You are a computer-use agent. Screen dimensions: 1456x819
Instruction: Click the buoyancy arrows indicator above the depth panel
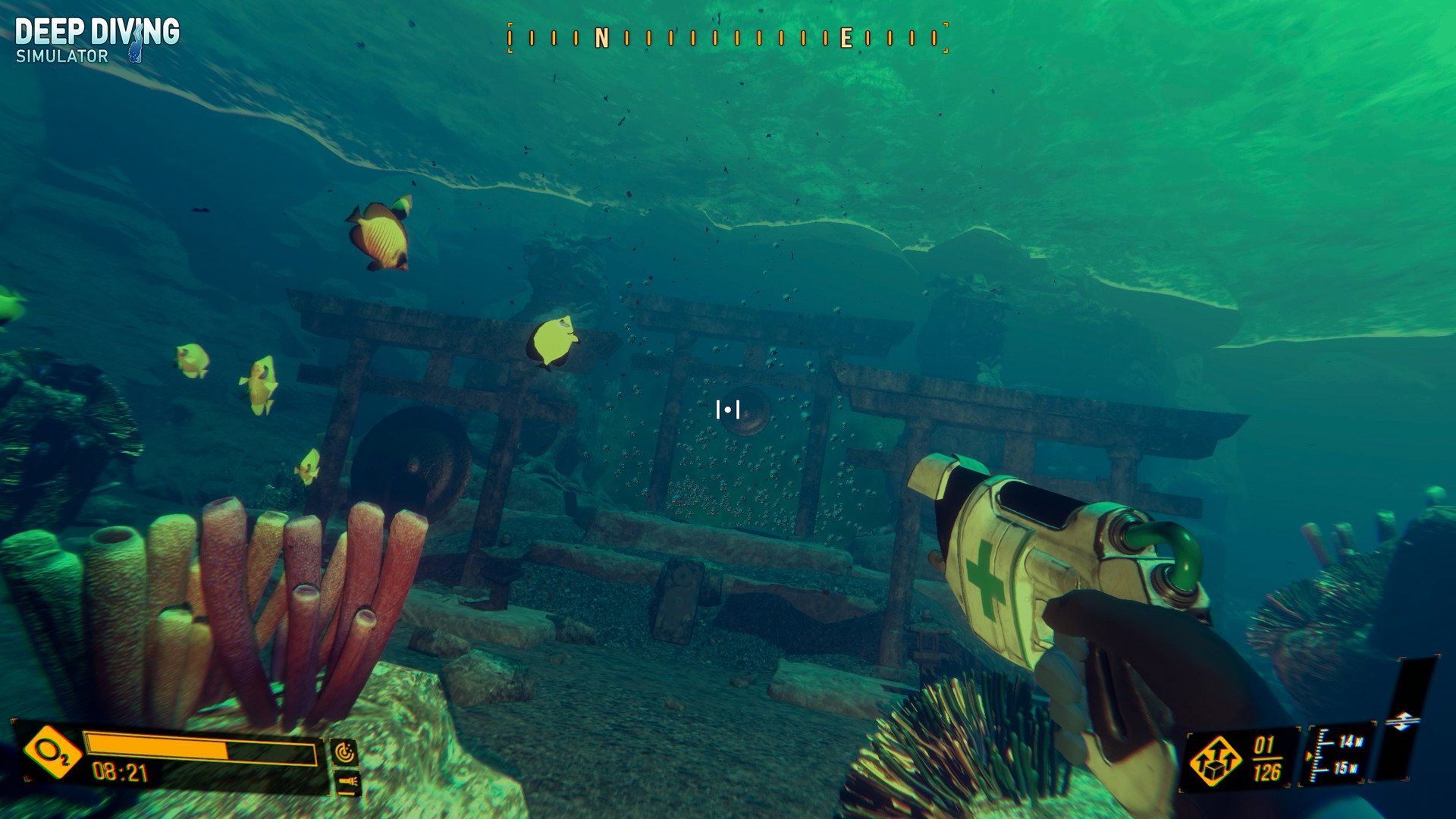(x=1403, y=720)
